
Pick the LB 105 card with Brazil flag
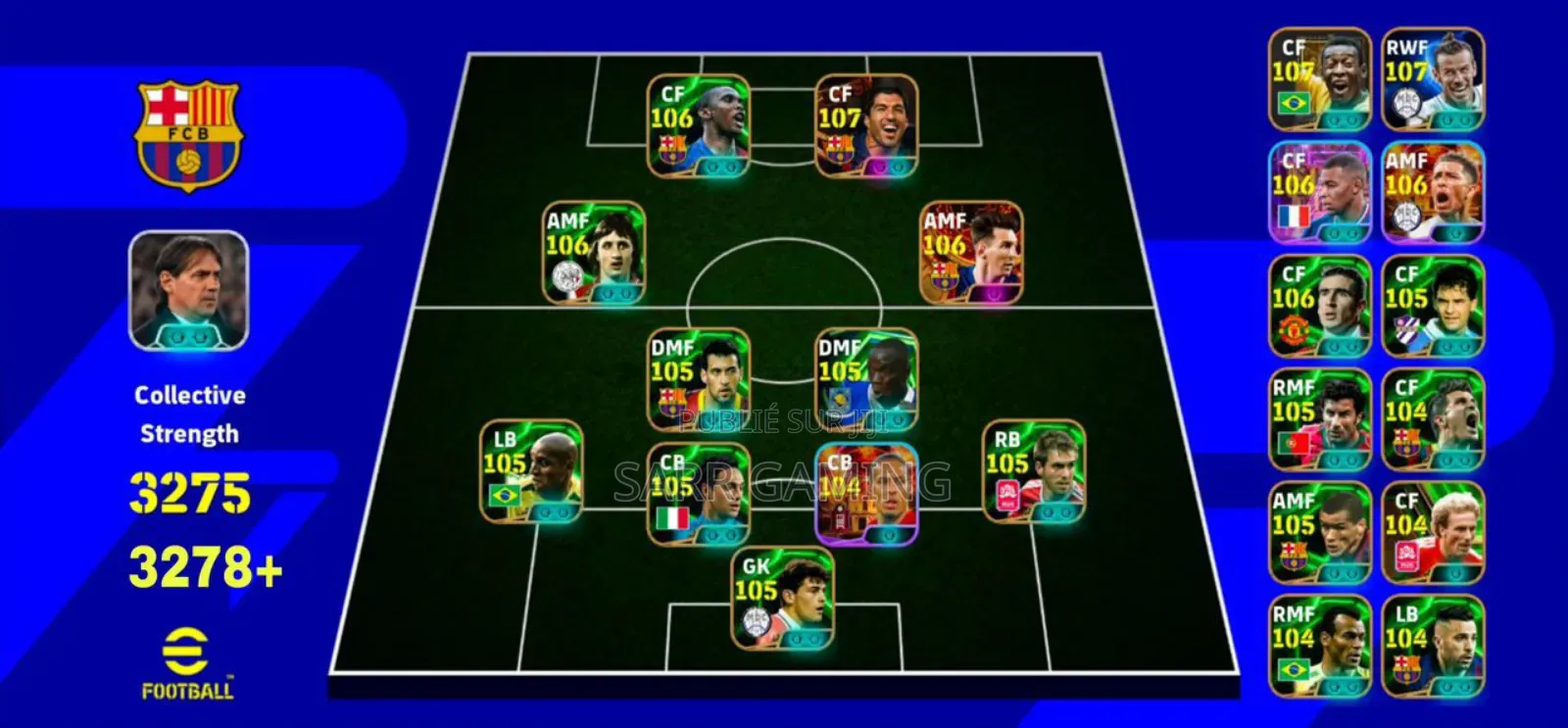tap(531, 472)
